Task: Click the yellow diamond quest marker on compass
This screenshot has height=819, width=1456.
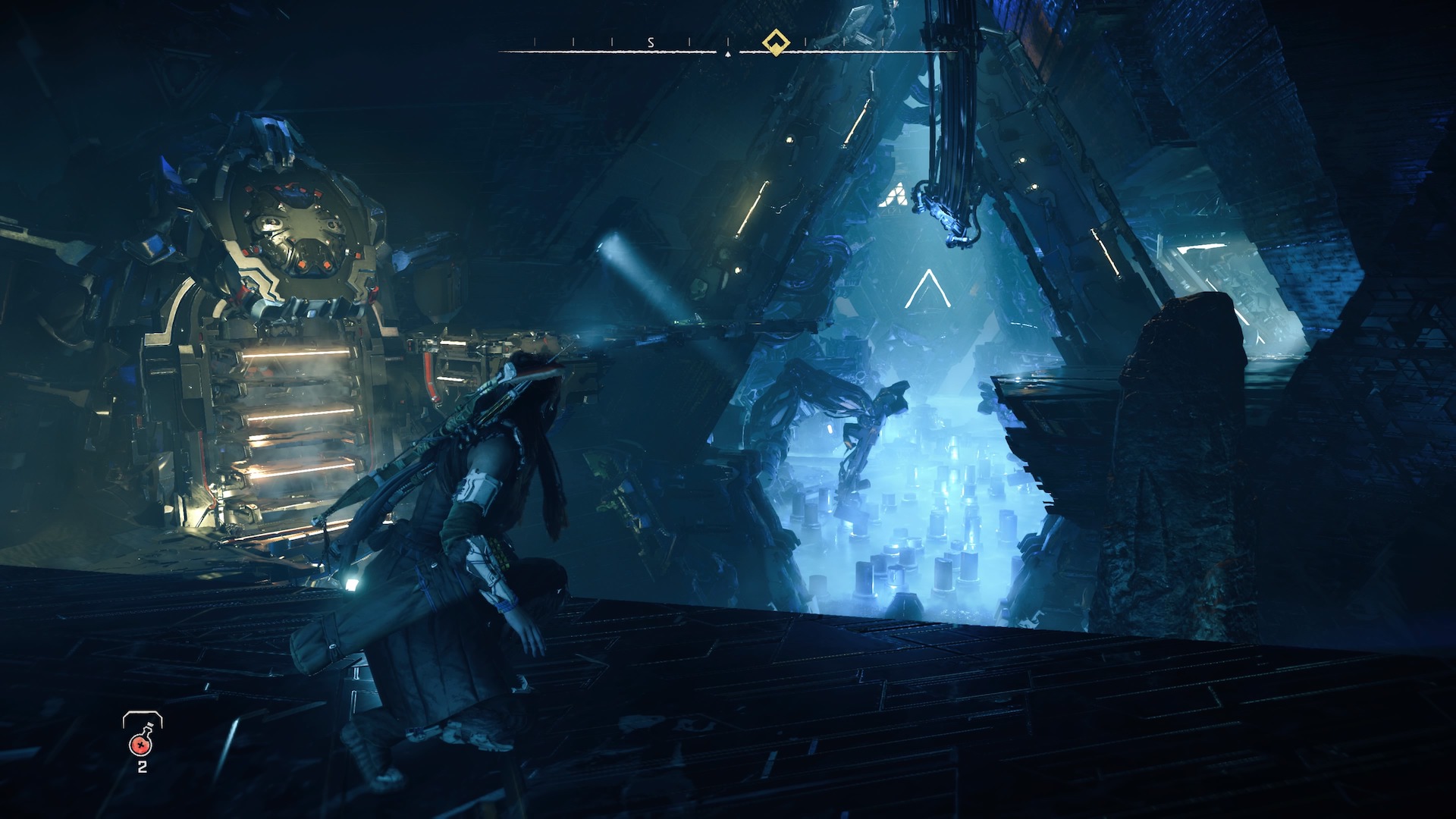Action: coord(775,42)
